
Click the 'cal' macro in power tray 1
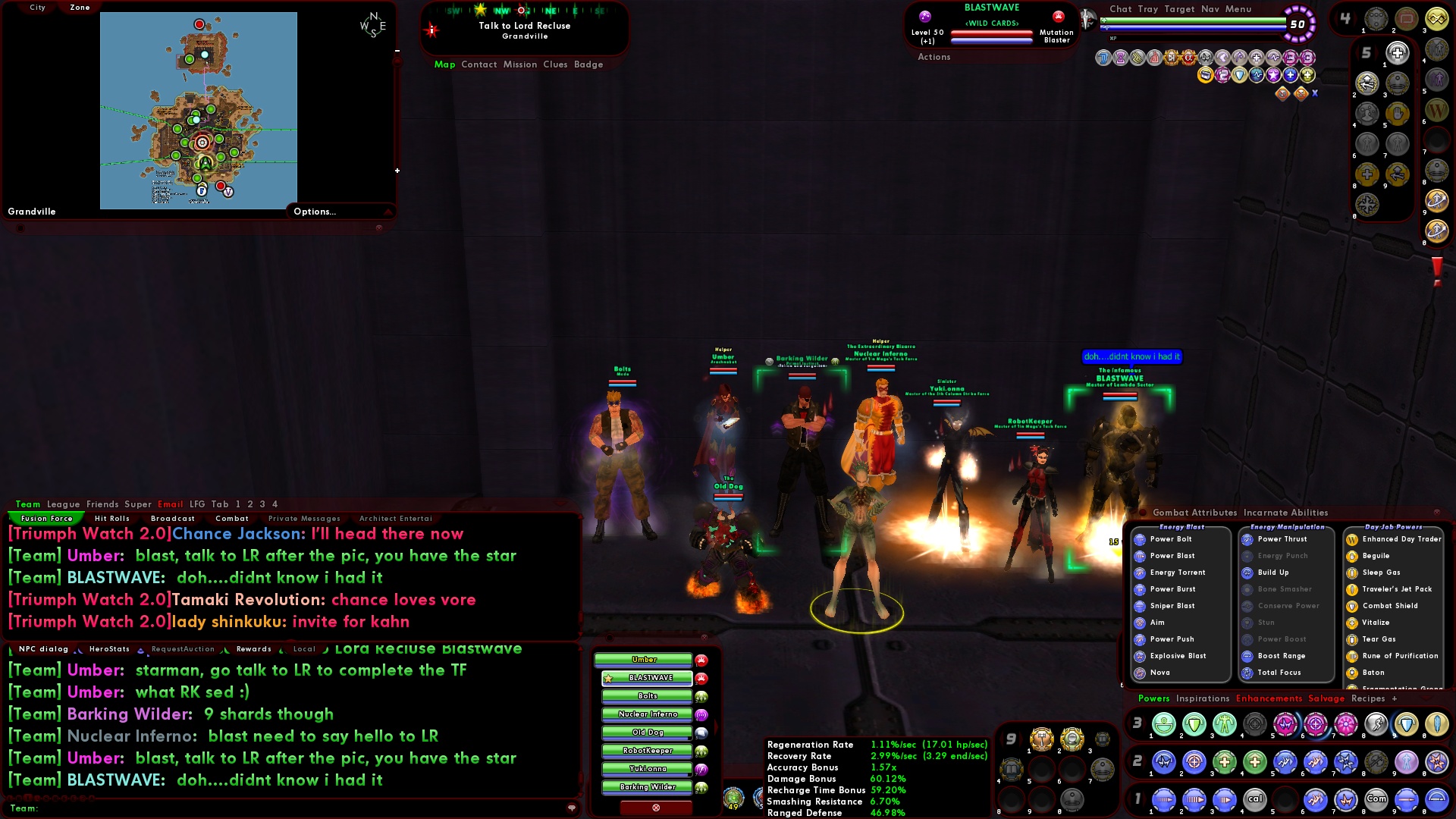tap(1257, 799)
